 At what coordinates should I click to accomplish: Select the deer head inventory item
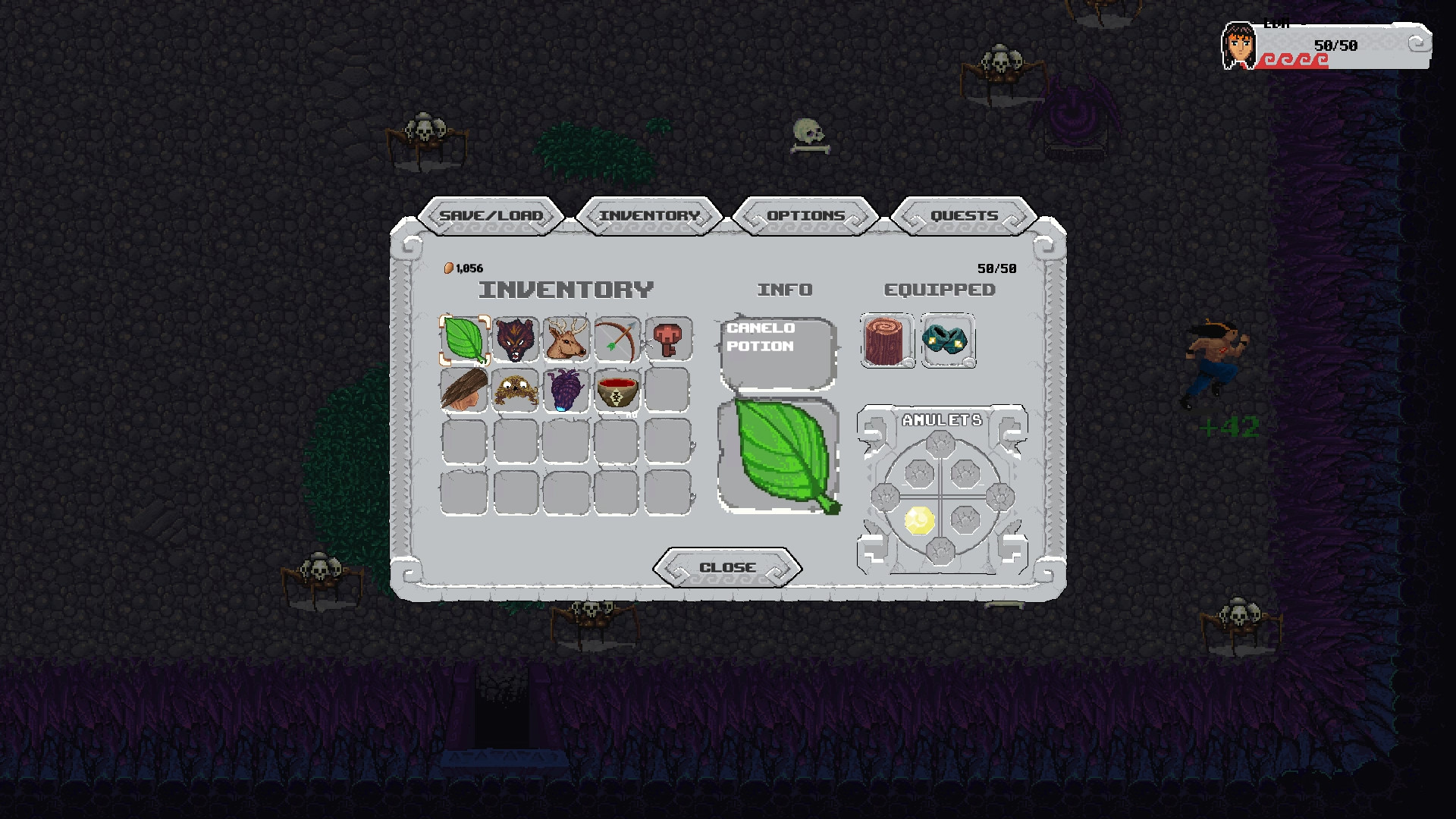pos(566,340)
